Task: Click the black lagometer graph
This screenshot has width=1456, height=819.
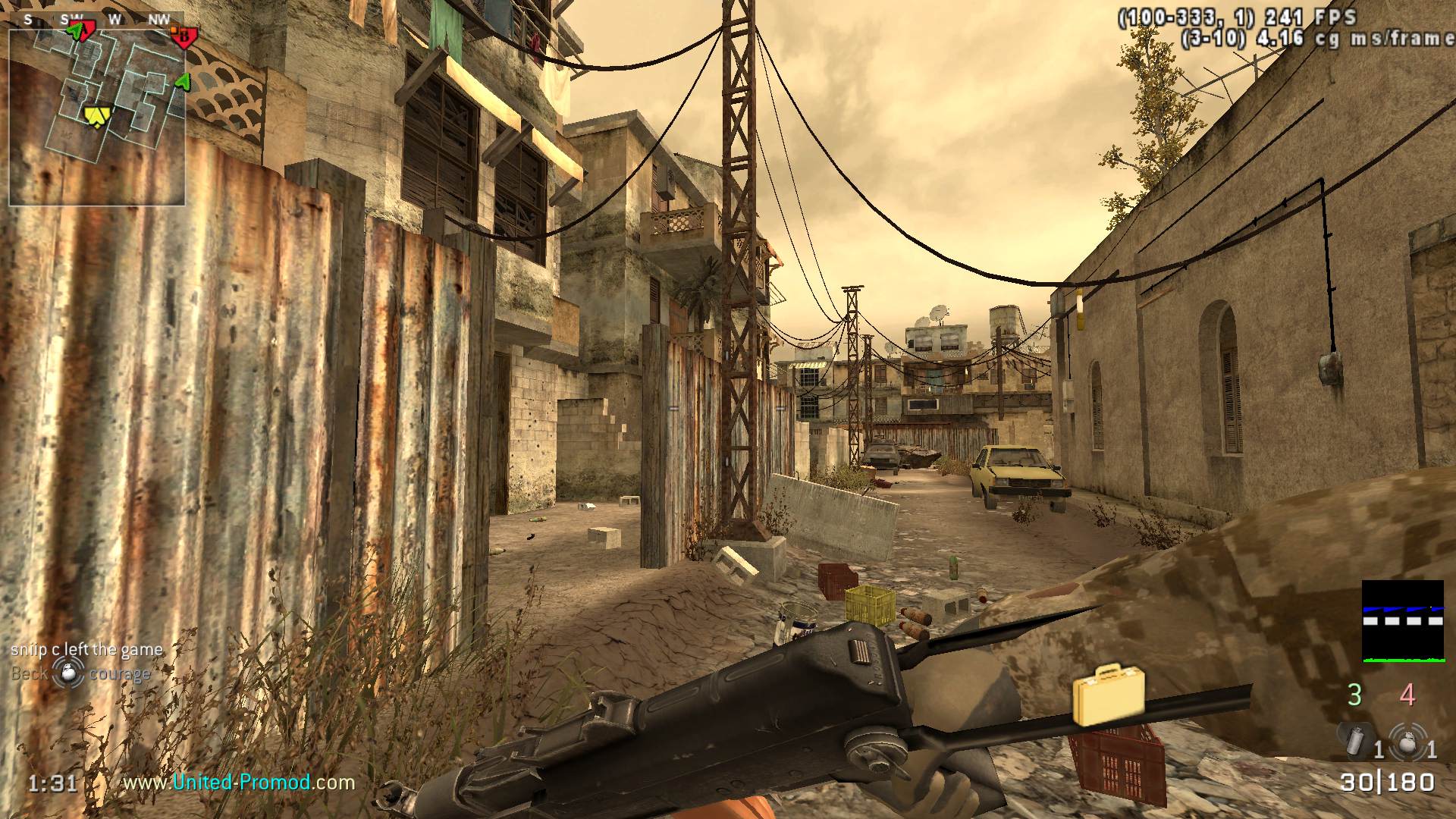Action: tap(1402, 621)
